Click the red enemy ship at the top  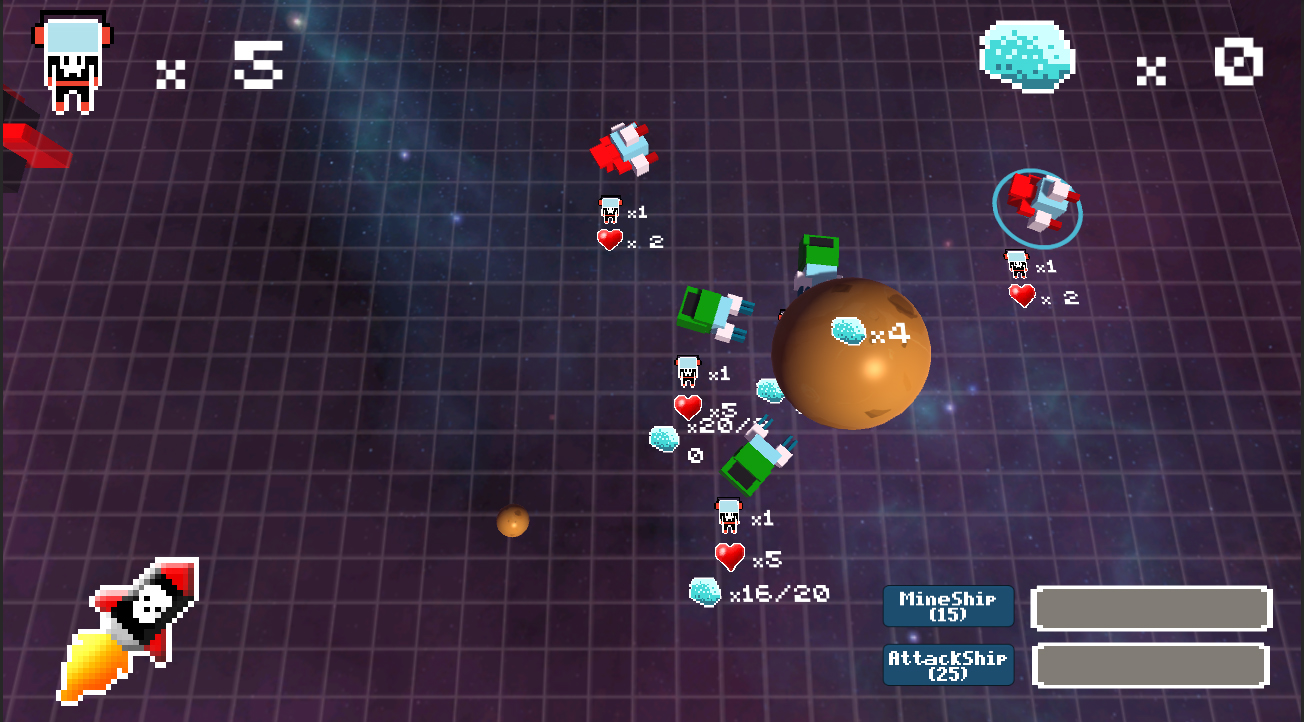(625, 148)
